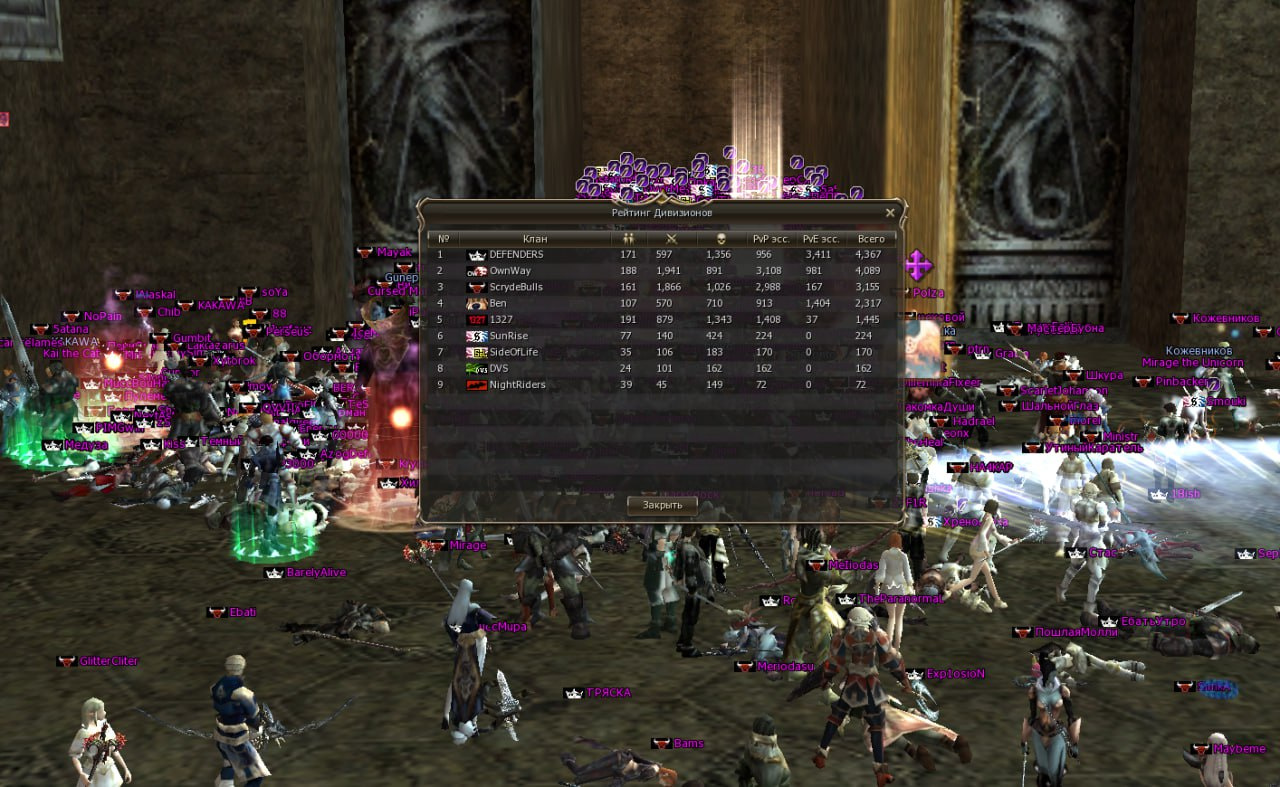The image size is (1280, 787).
Task: Sort by the Клан column header
Action: pyautogui.click(x=535, y=239)
